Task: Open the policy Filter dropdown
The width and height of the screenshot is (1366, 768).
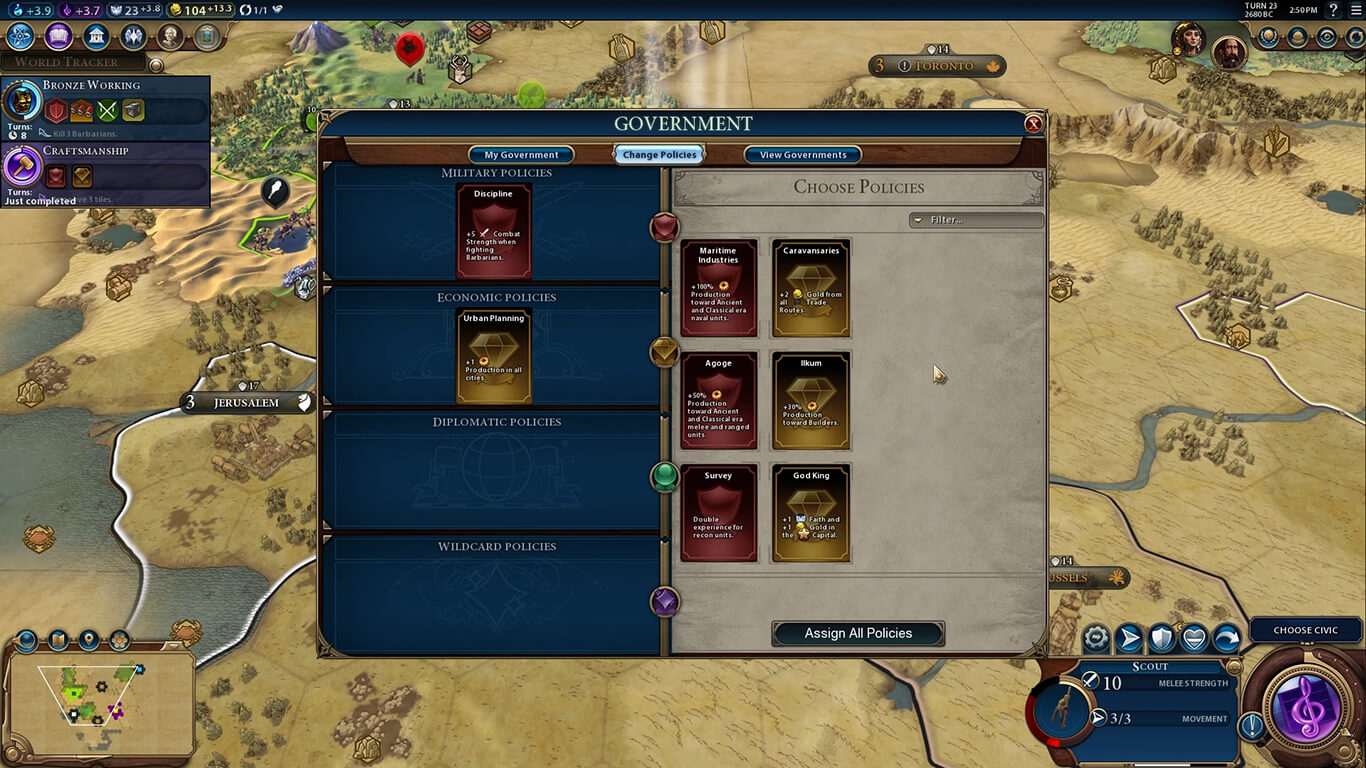Action: [975, 220]
